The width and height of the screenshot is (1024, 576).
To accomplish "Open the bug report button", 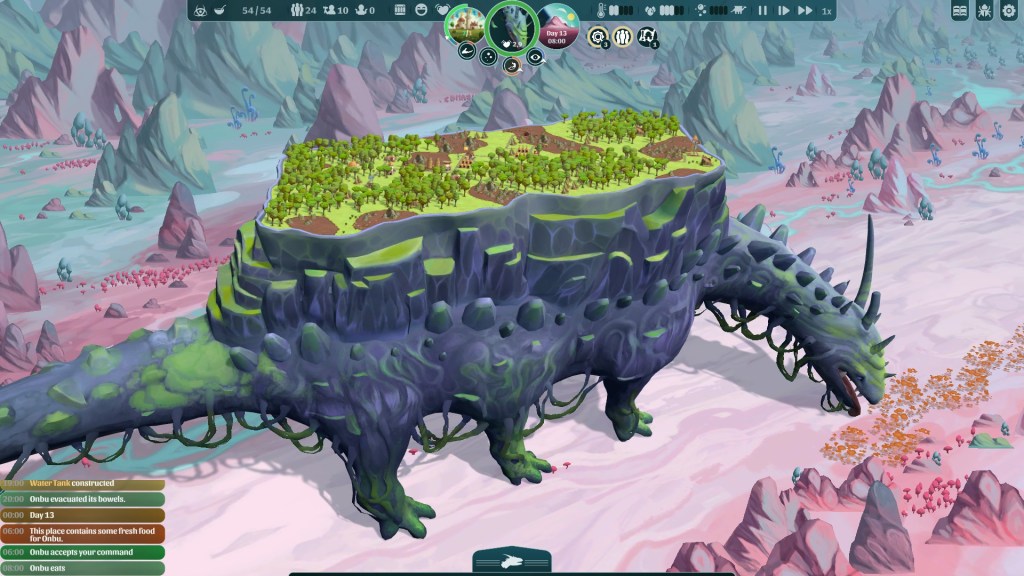I will 984,11.
